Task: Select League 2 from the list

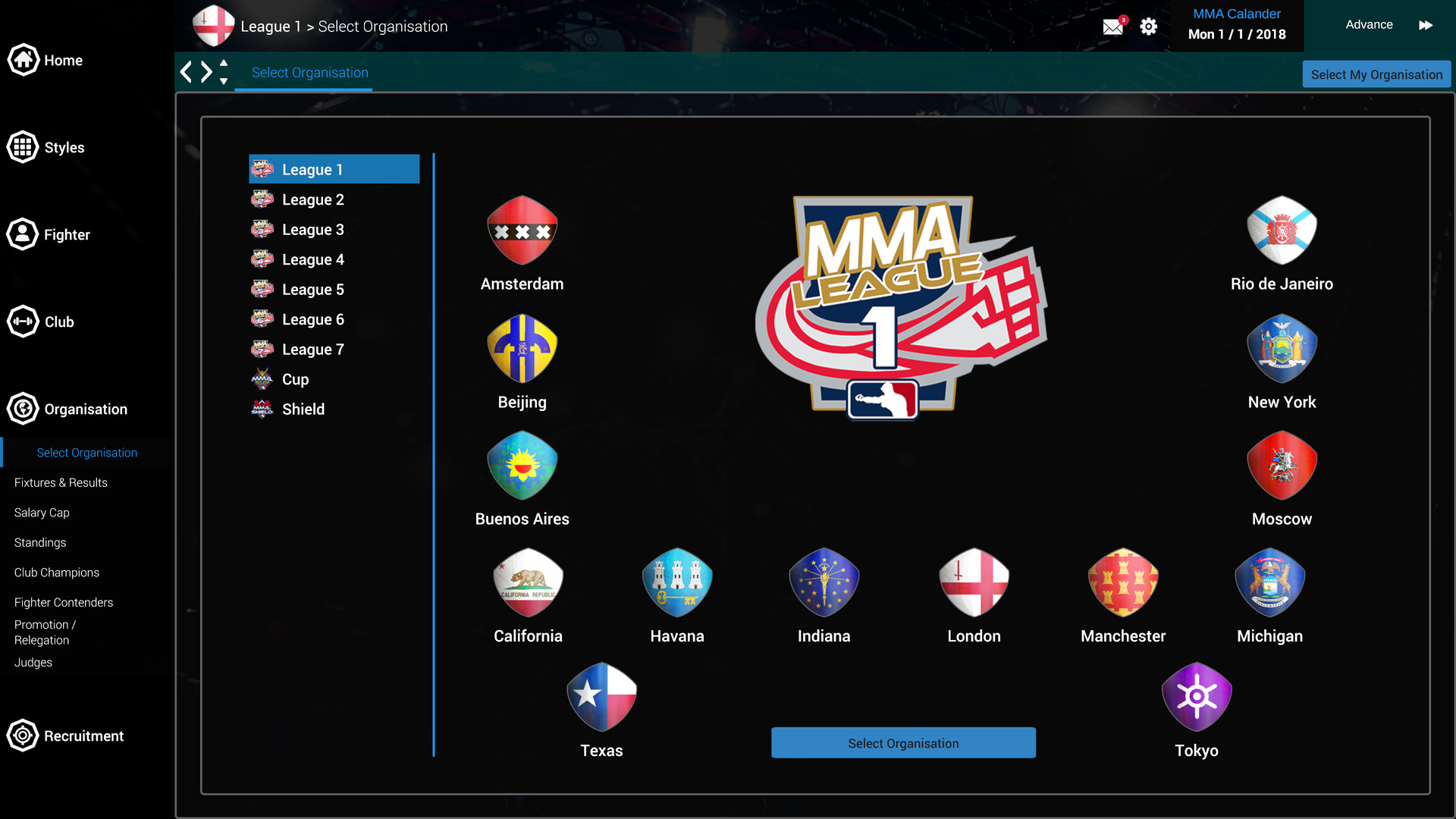Action: (x=313, y=199)
